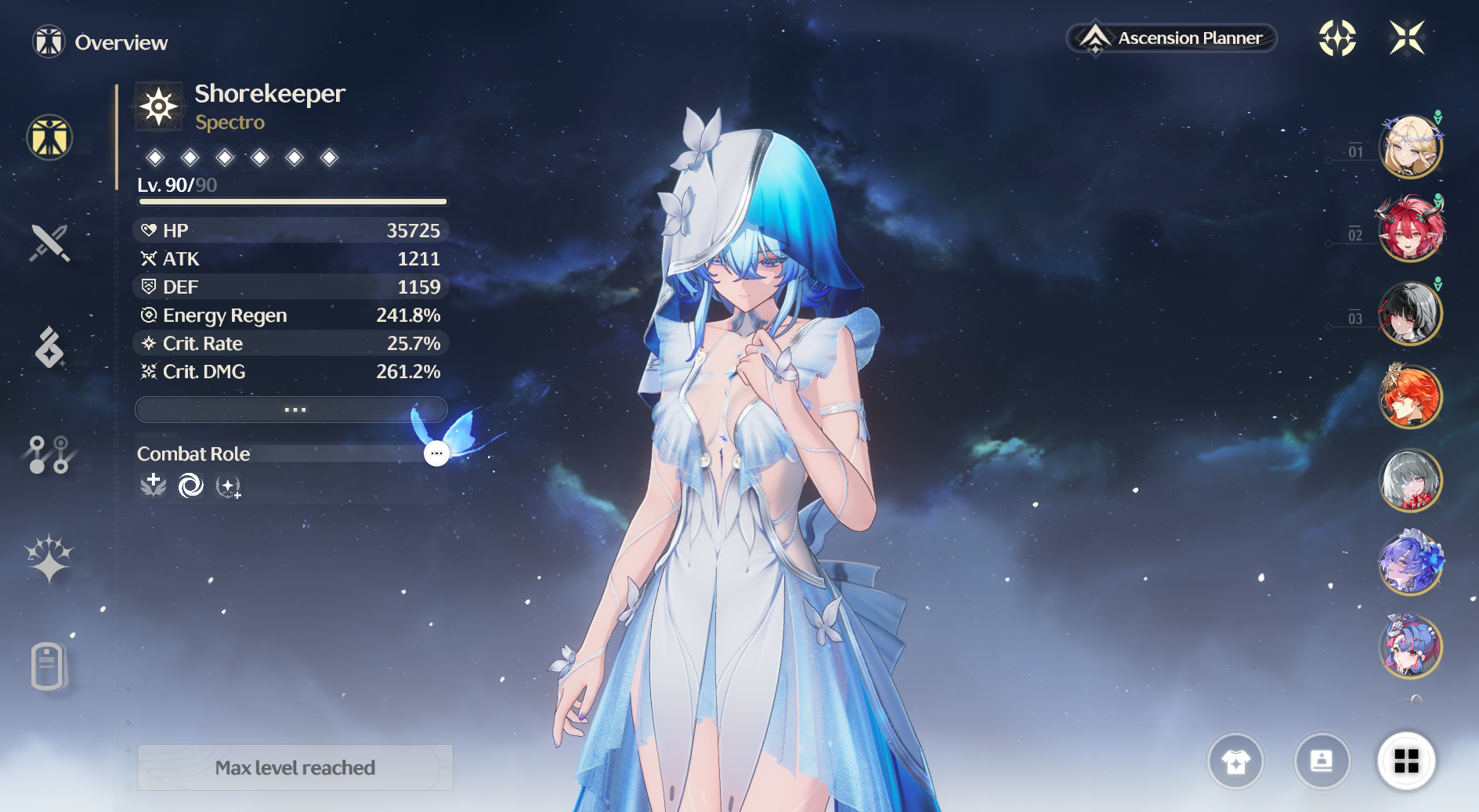Switch to the crossed swords weapon tab
This screenshot has height=812, width=1479.
49,243
